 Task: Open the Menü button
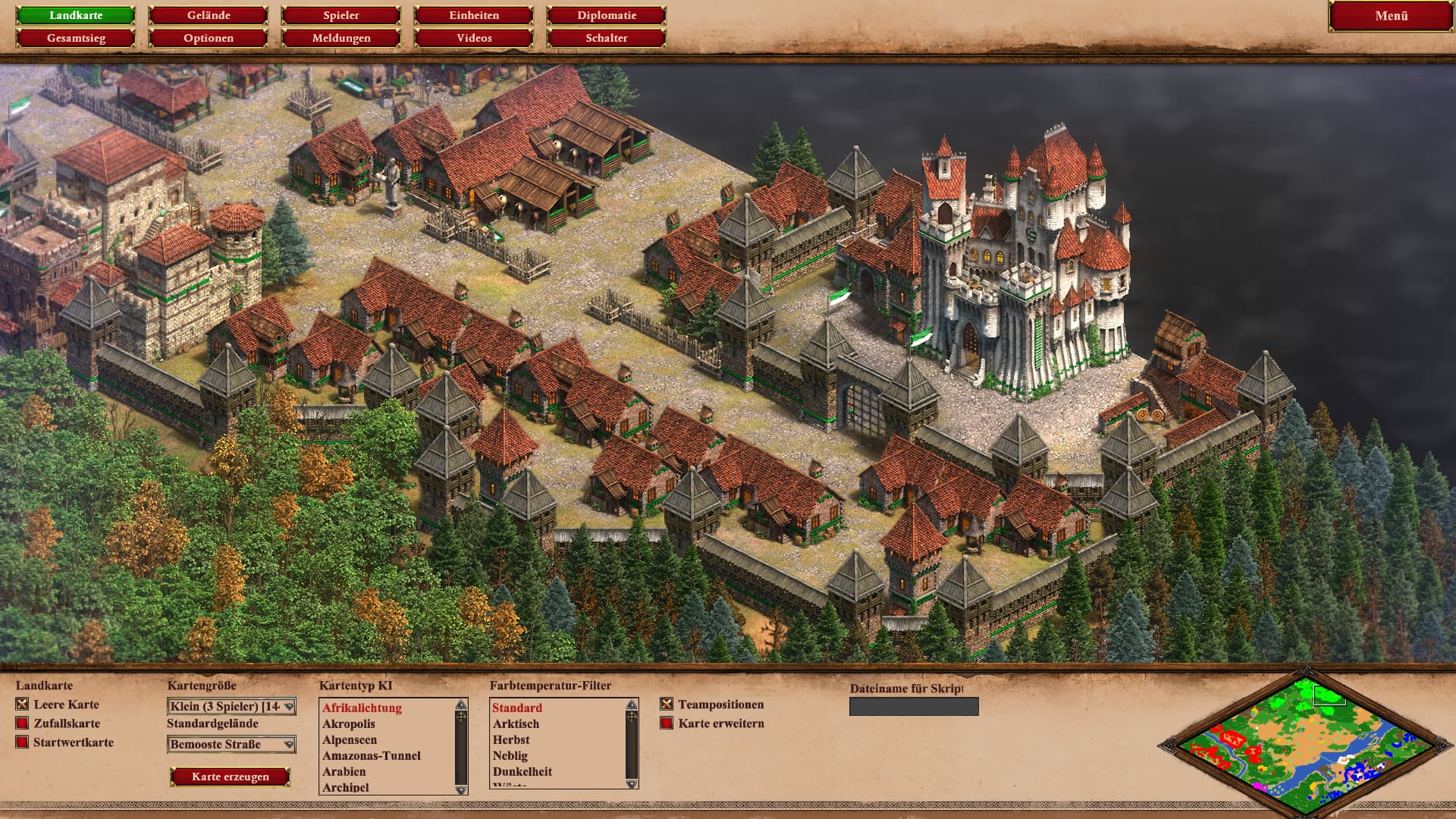pyautogui.click(x=1391, y=16)
